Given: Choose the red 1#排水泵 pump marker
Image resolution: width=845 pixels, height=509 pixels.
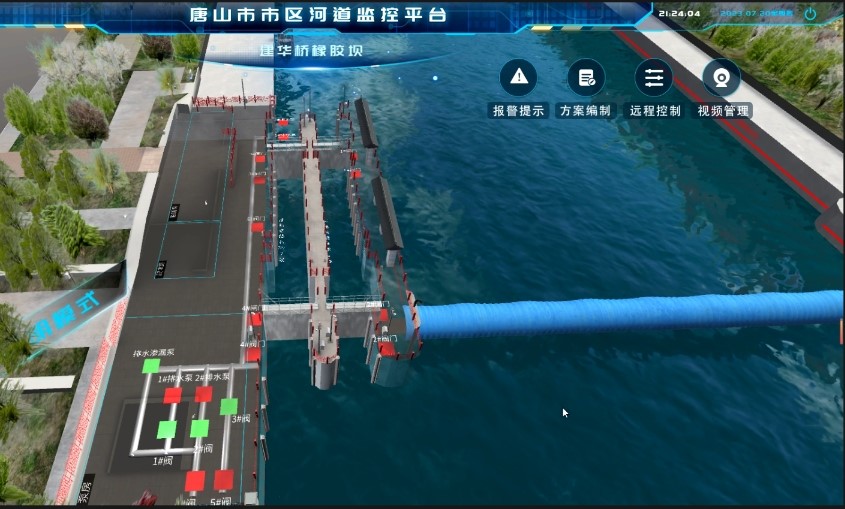Looking at the screenshot, I should (x=172, y=395).
